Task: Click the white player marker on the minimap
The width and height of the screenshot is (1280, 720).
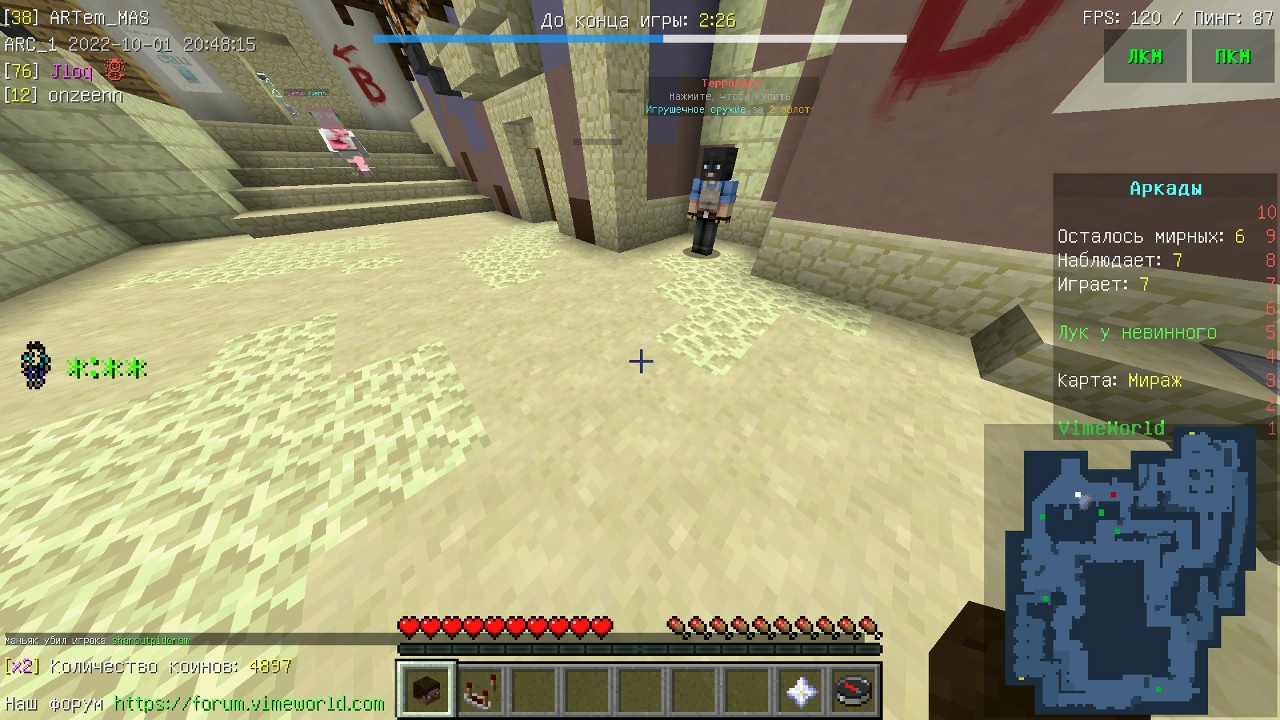Action: [1078, 492]
